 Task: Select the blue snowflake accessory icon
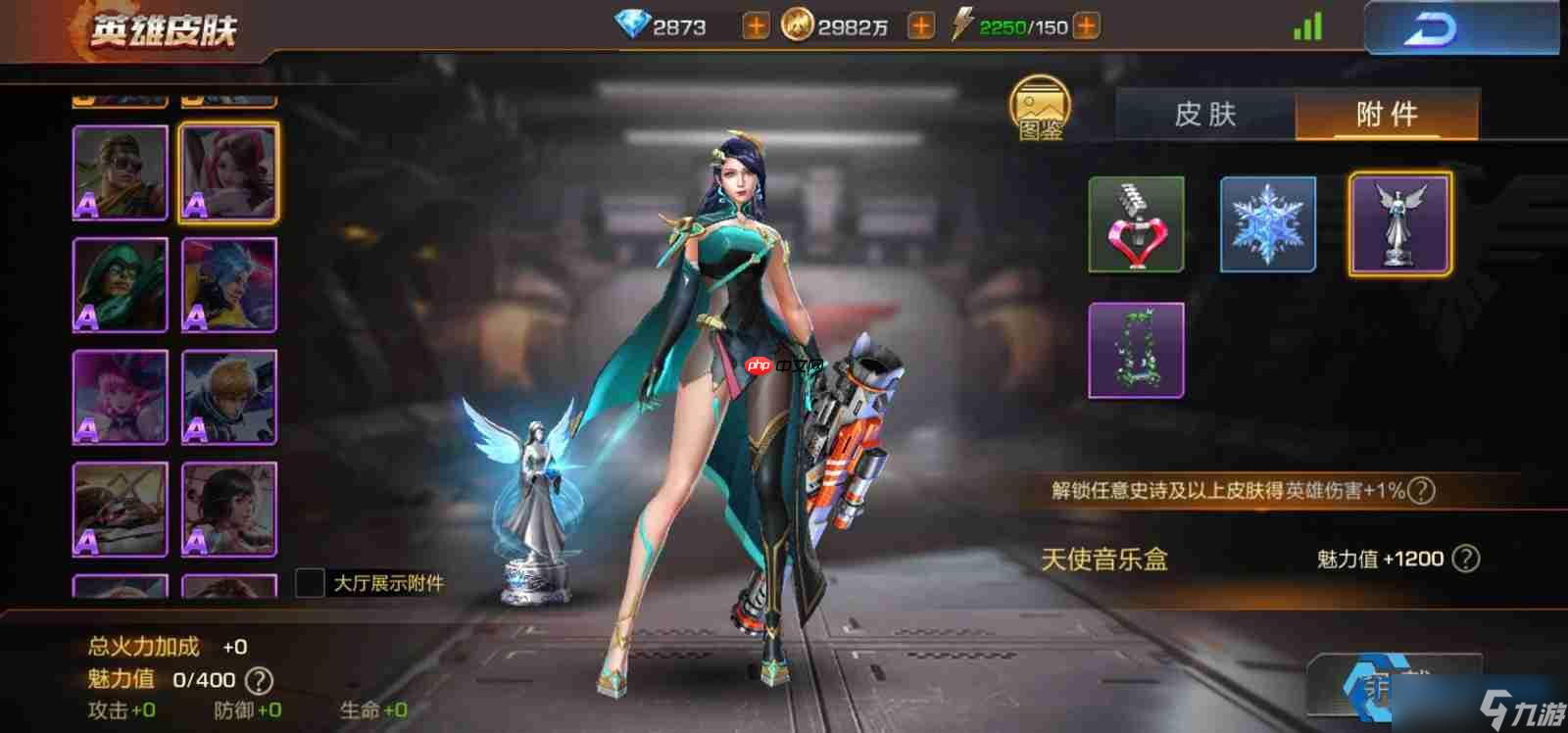pos(1266,223)
